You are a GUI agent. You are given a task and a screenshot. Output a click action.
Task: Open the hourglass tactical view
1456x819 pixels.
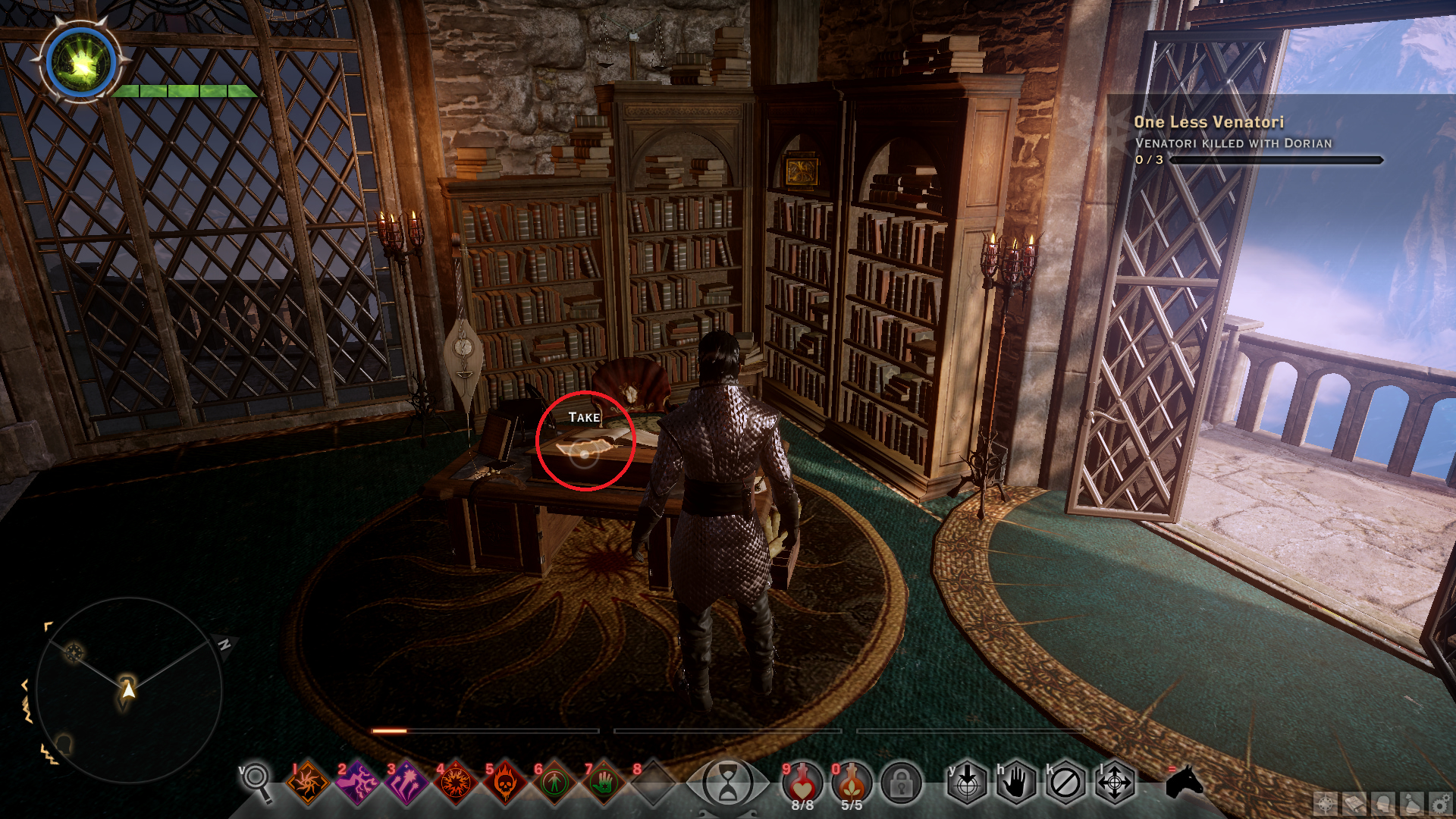coord(727,783)
